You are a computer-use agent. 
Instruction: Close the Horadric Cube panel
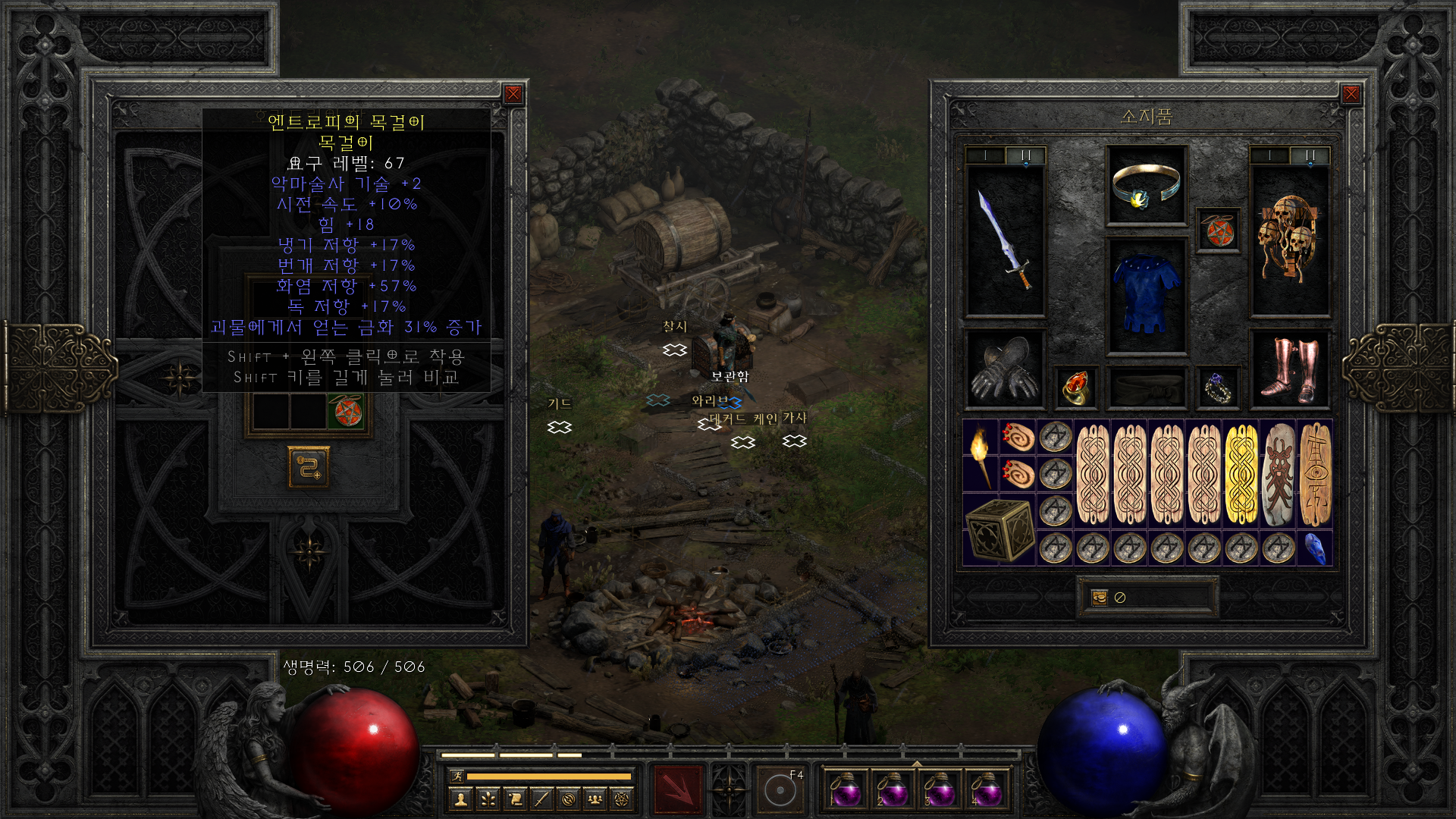(513, 94)
